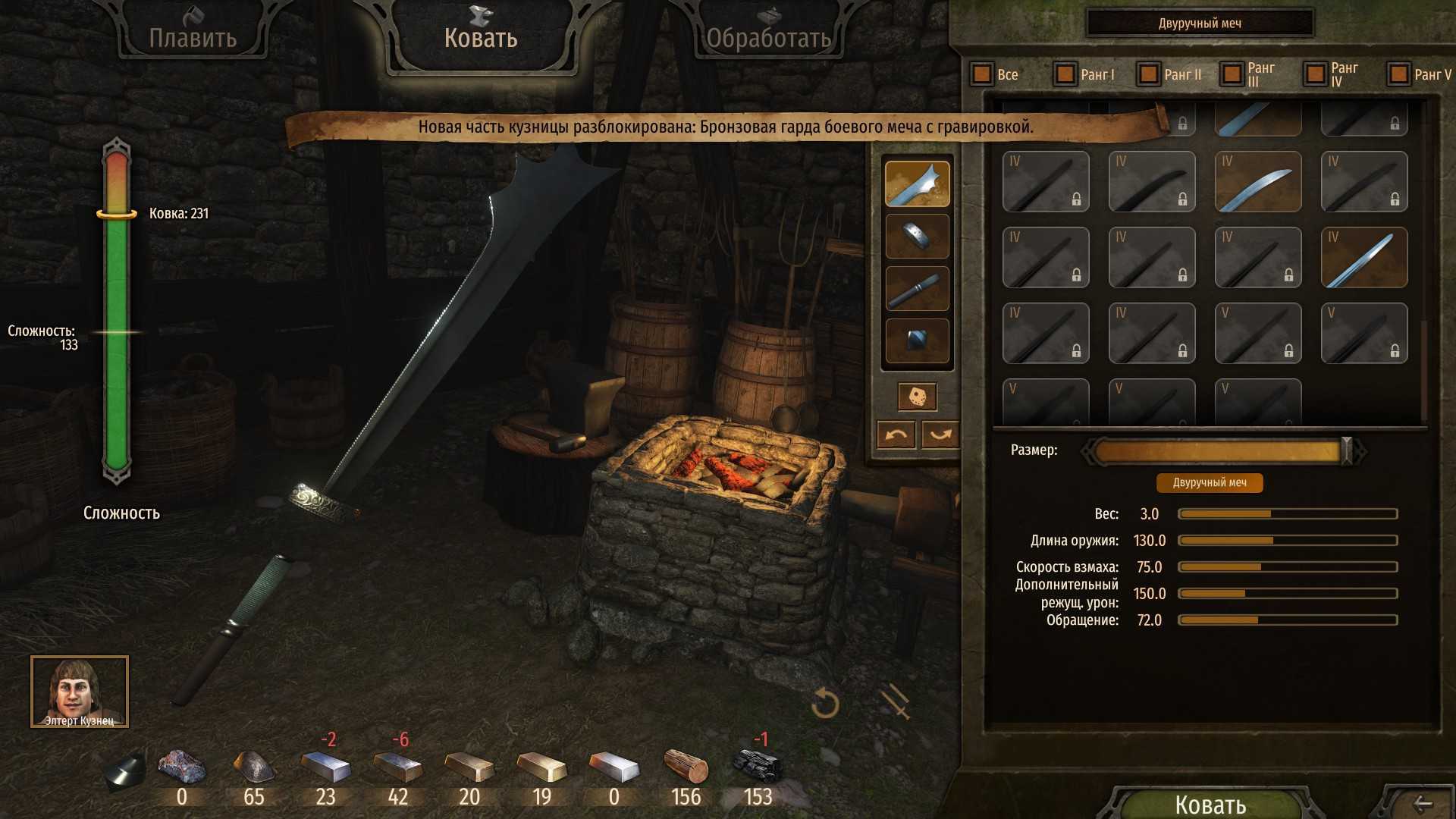Screen dimensions: 1456x819
Task: Select the Ковать tab at top
Action: click(481, 36)
